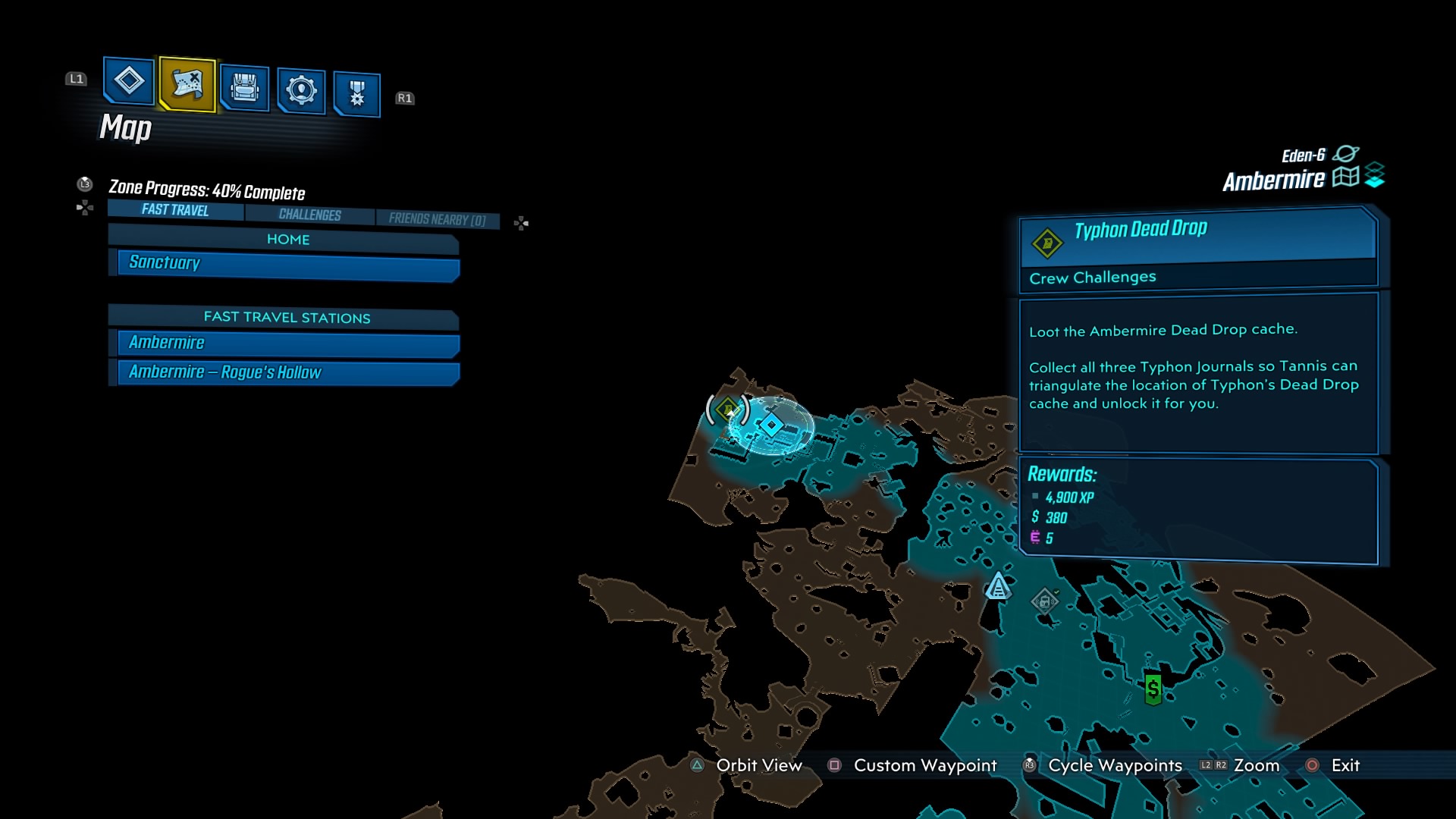Toggle the map layers icon
Viewport: 1456px width, 819px height.
[x=1374, y=175]
